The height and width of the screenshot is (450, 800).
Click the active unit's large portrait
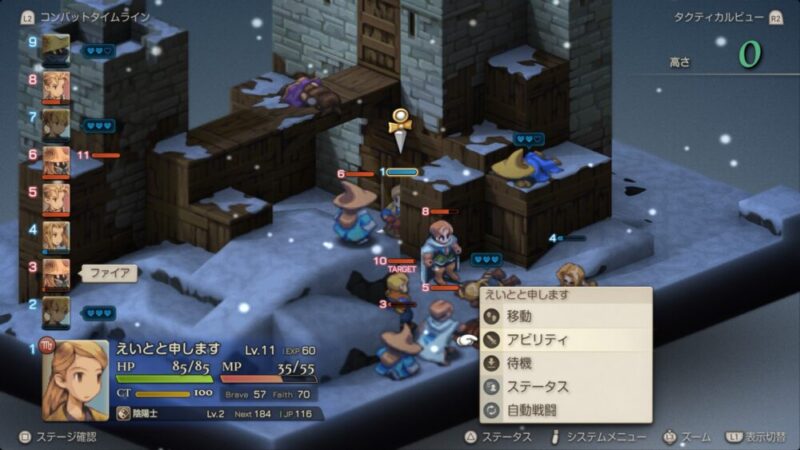(x=75, y=378)
